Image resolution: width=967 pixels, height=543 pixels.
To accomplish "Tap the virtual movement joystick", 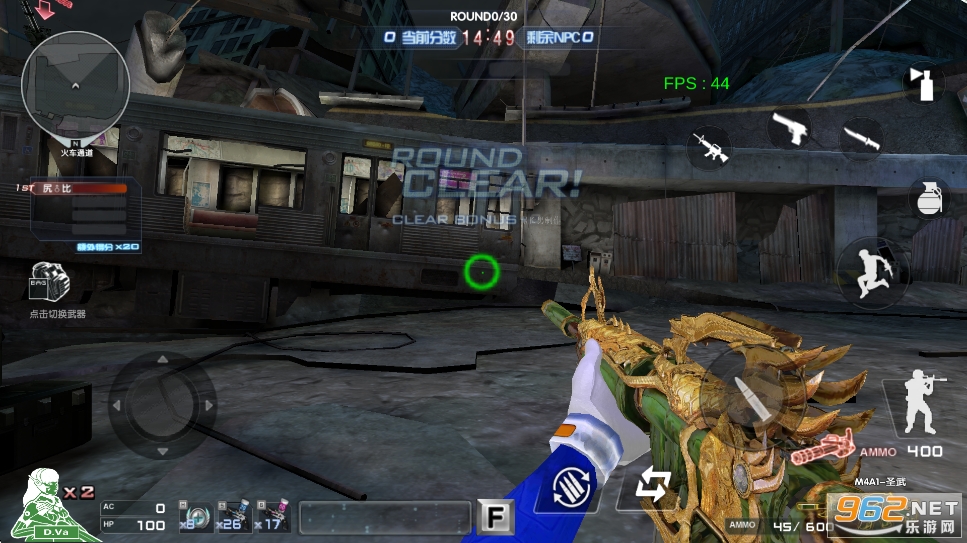I will coord(162,405).
